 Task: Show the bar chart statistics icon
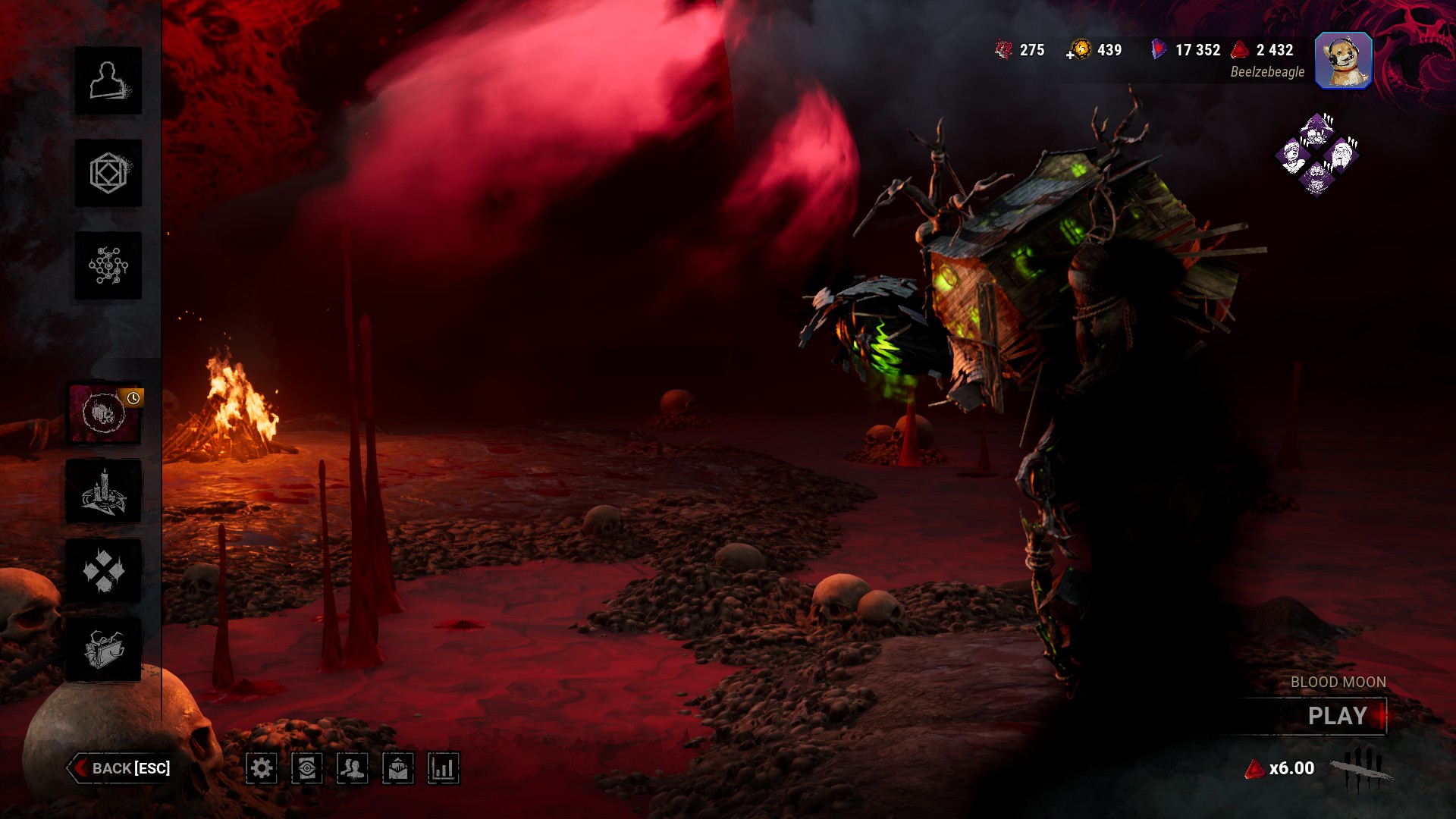[x=444, y=768]
